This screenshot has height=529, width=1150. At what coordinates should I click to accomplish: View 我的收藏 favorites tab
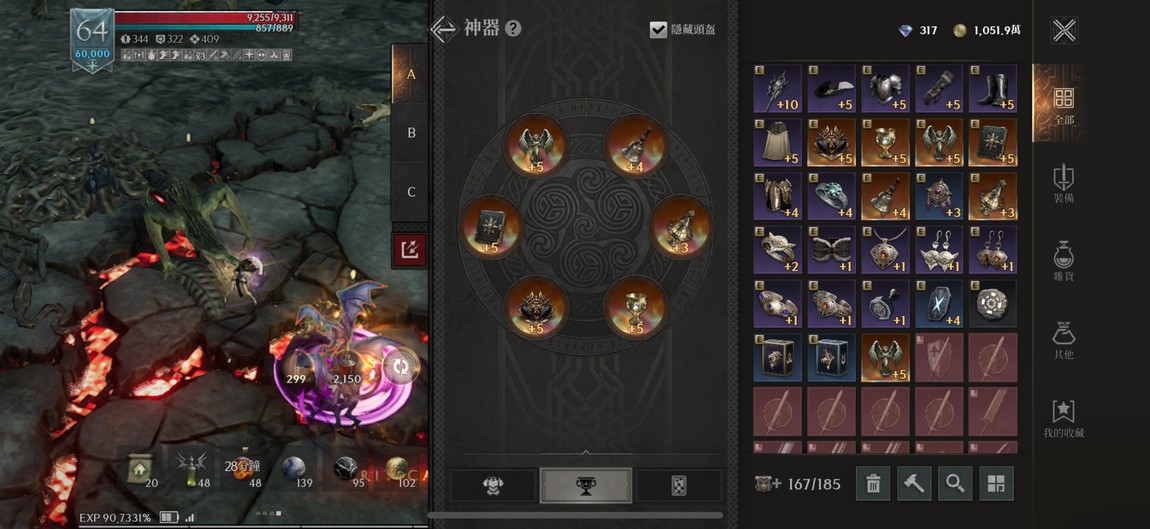(x=1064, y=418)
